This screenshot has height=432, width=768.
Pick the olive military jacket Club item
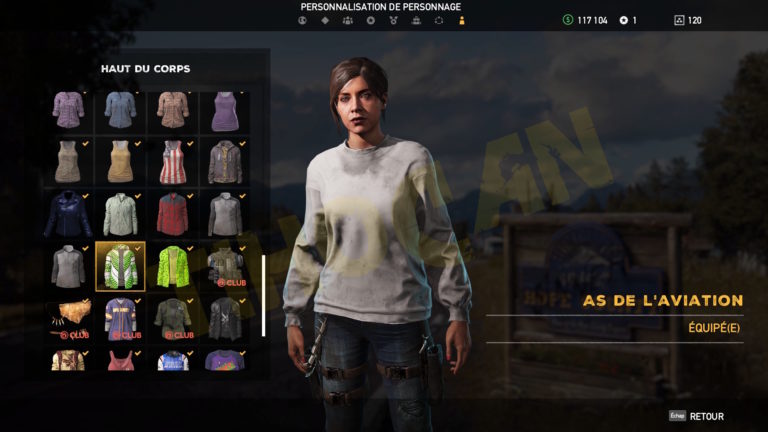coord(172,316)
